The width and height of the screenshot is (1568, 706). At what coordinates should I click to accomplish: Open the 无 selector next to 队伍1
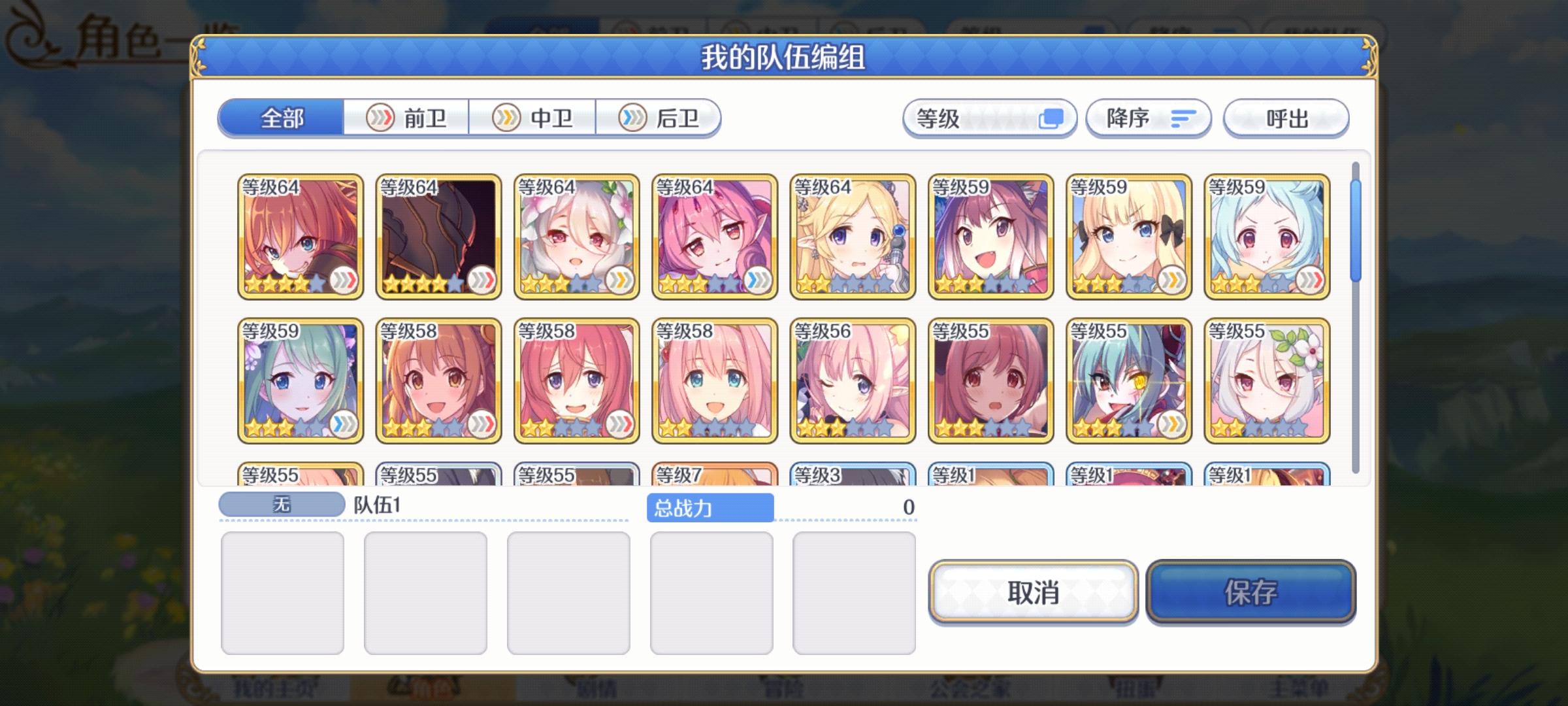point(280,503)
